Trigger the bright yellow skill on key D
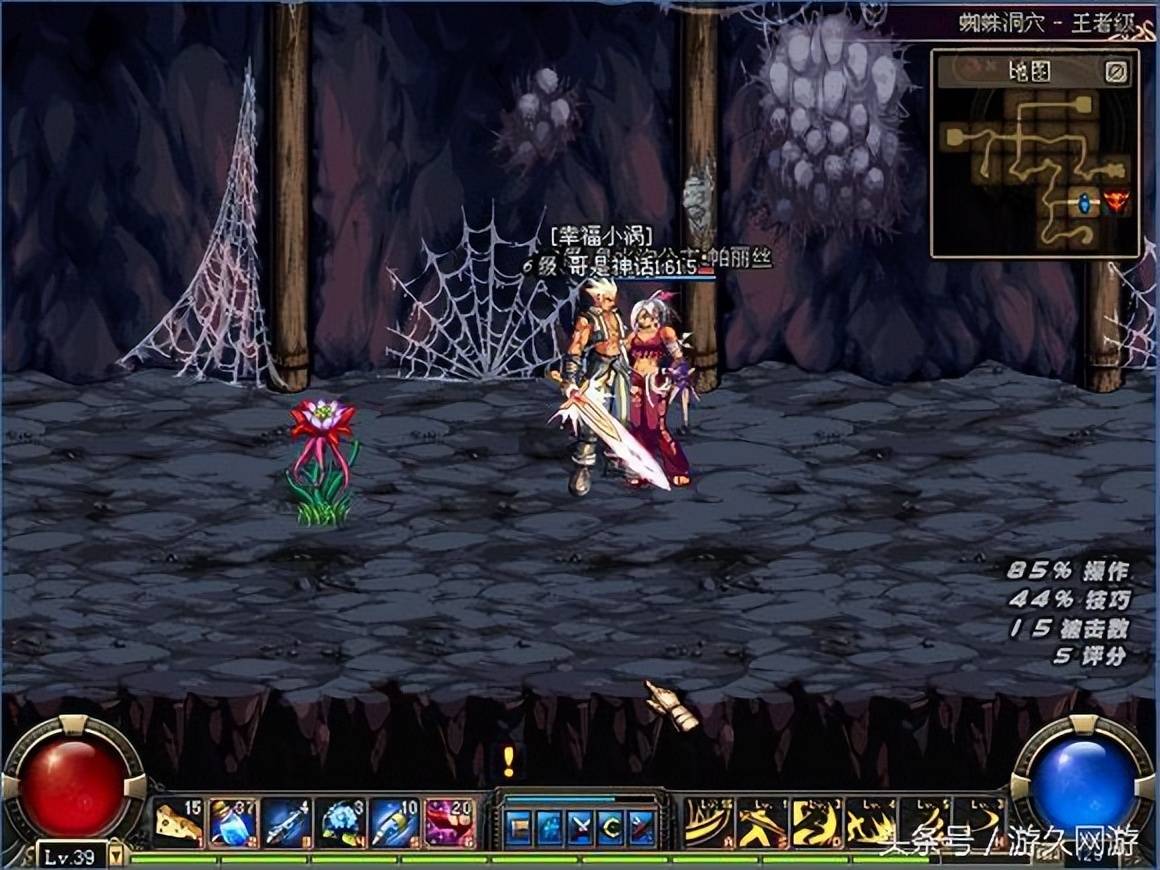Screen dimensions: 1160x870 pos(817,823)
